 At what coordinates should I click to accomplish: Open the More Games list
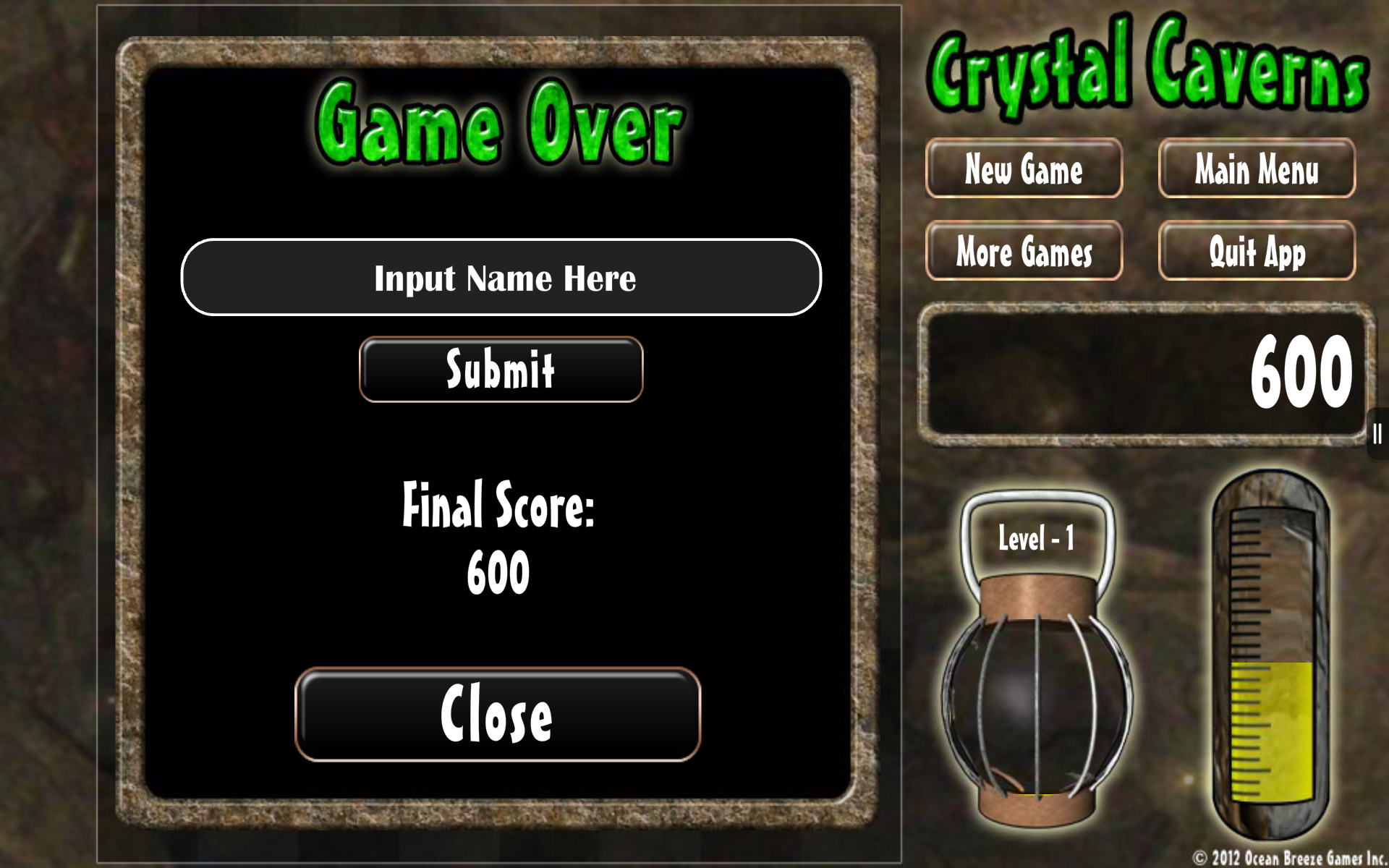[x=1024, y=252]
